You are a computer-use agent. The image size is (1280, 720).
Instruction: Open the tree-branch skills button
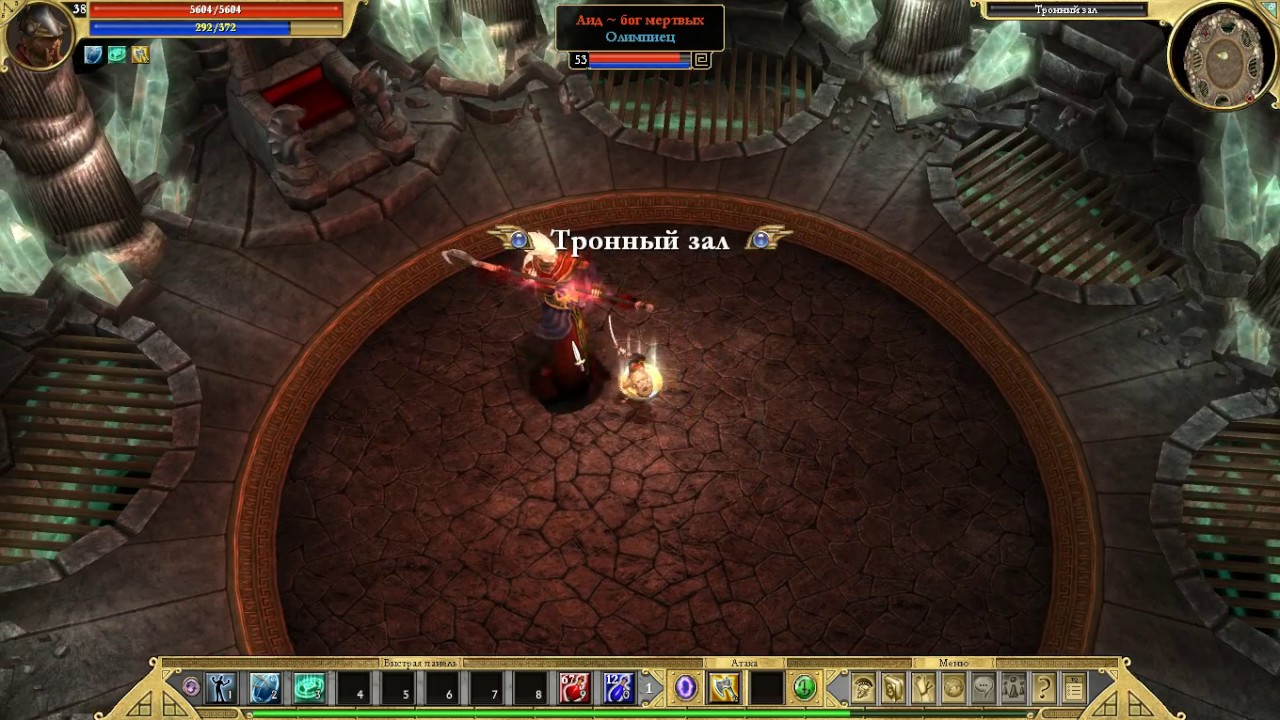(x=924, y=688)
